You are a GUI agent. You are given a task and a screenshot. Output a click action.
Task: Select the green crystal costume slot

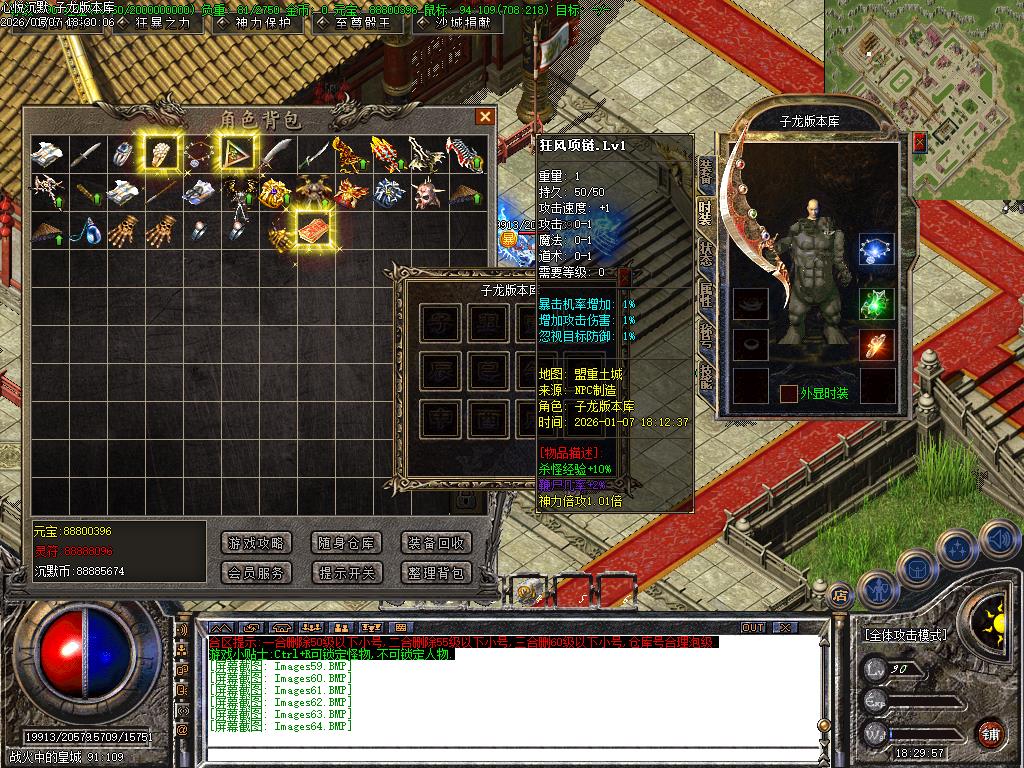point(876,303)
